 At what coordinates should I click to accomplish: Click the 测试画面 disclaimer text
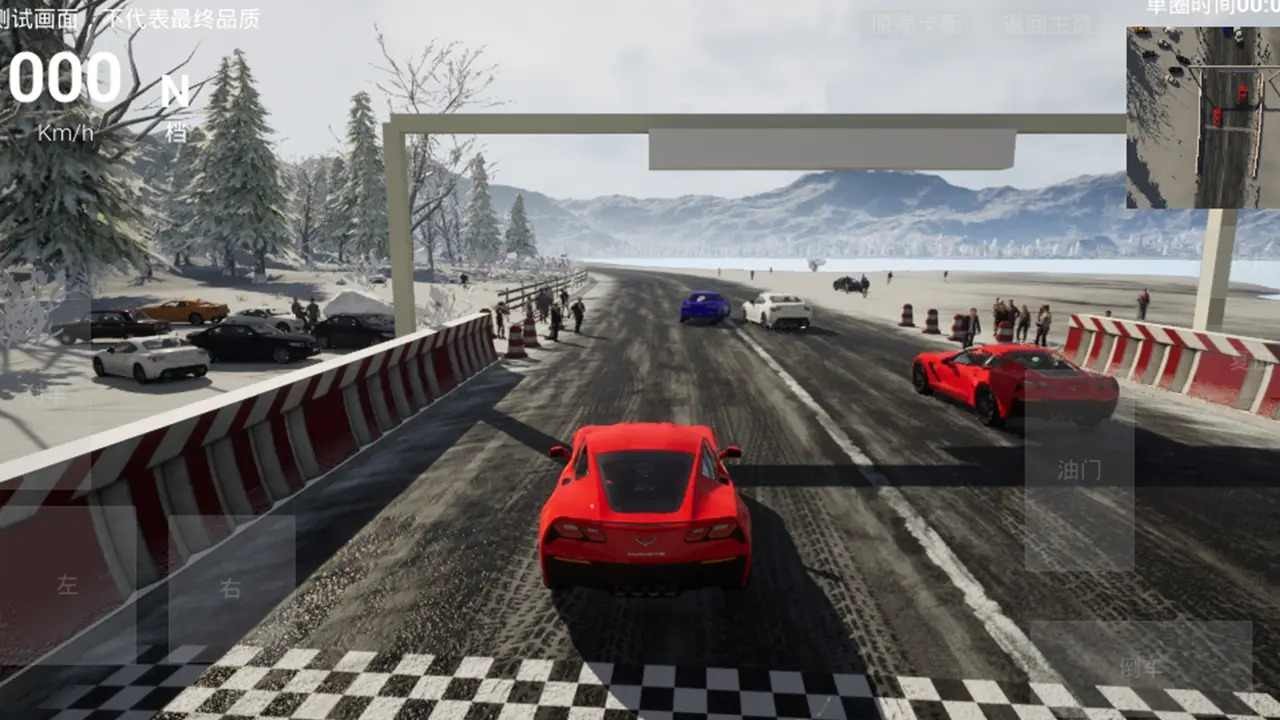point(130,17)
